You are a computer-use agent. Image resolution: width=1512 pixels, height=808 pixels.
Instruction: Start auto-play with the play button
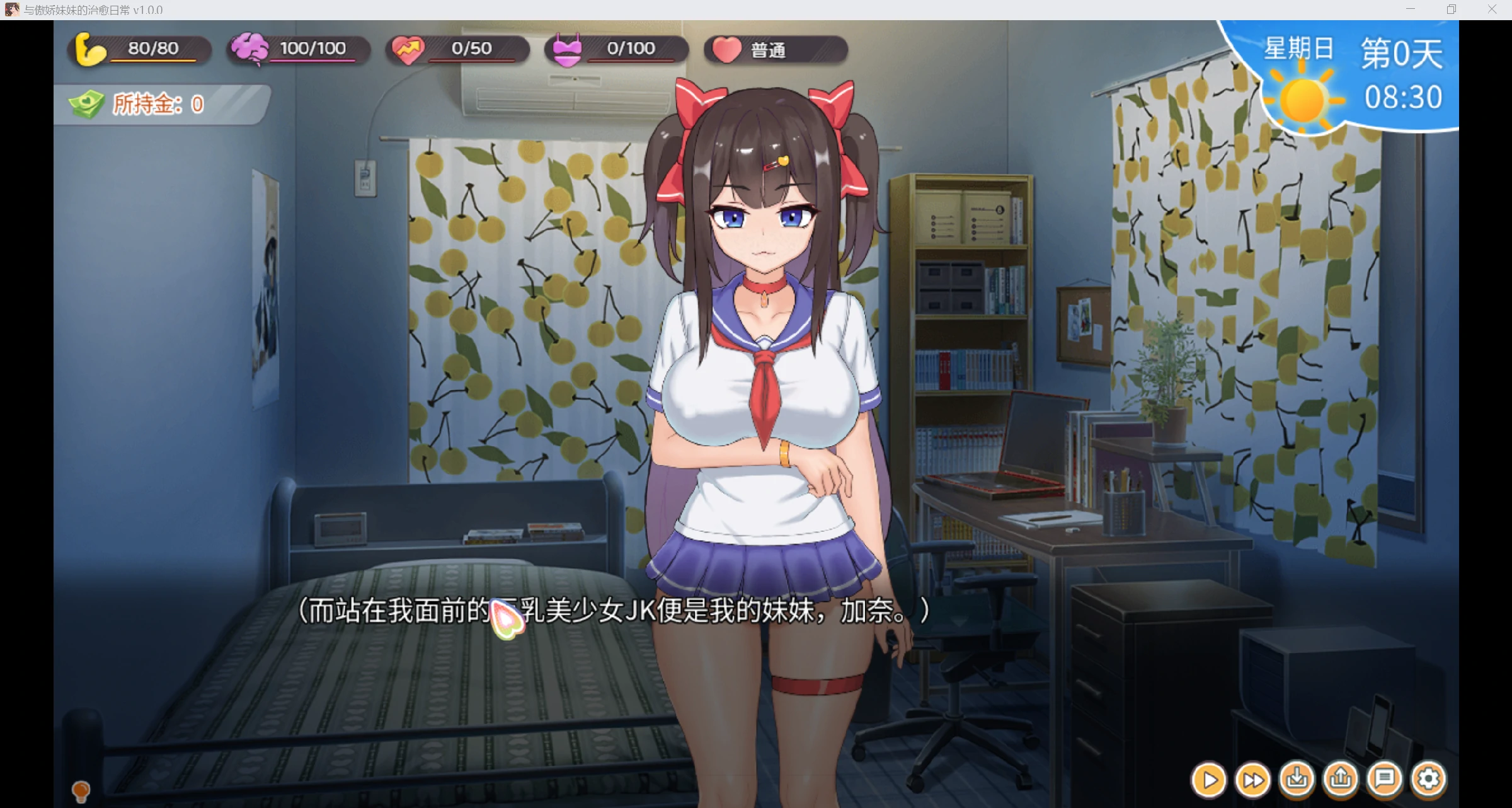(x=1209, y=780)
